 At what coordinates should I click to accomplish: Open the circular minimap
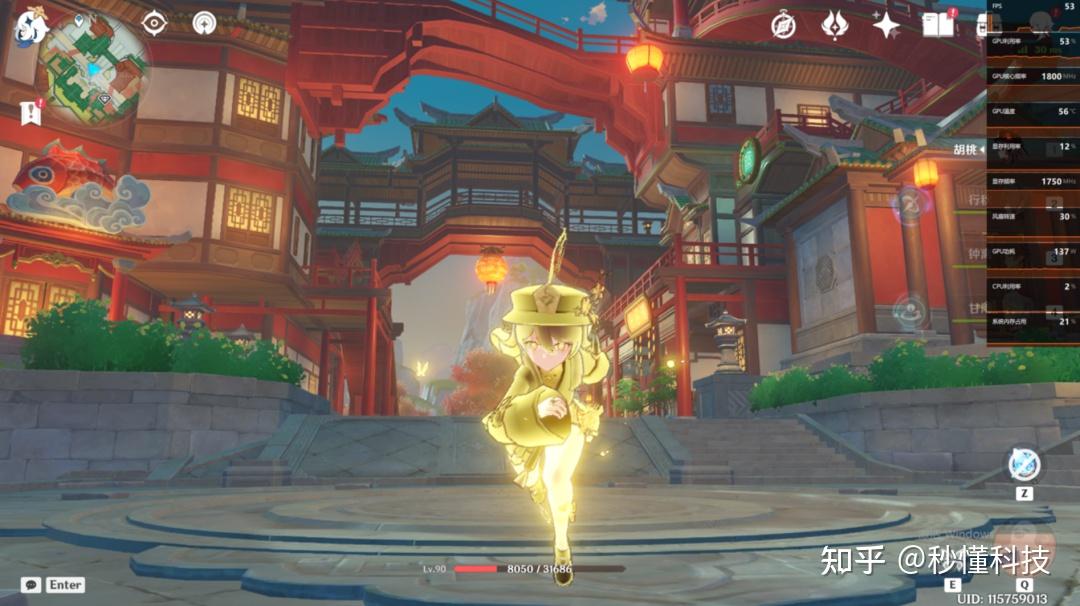tap(94, 68)
